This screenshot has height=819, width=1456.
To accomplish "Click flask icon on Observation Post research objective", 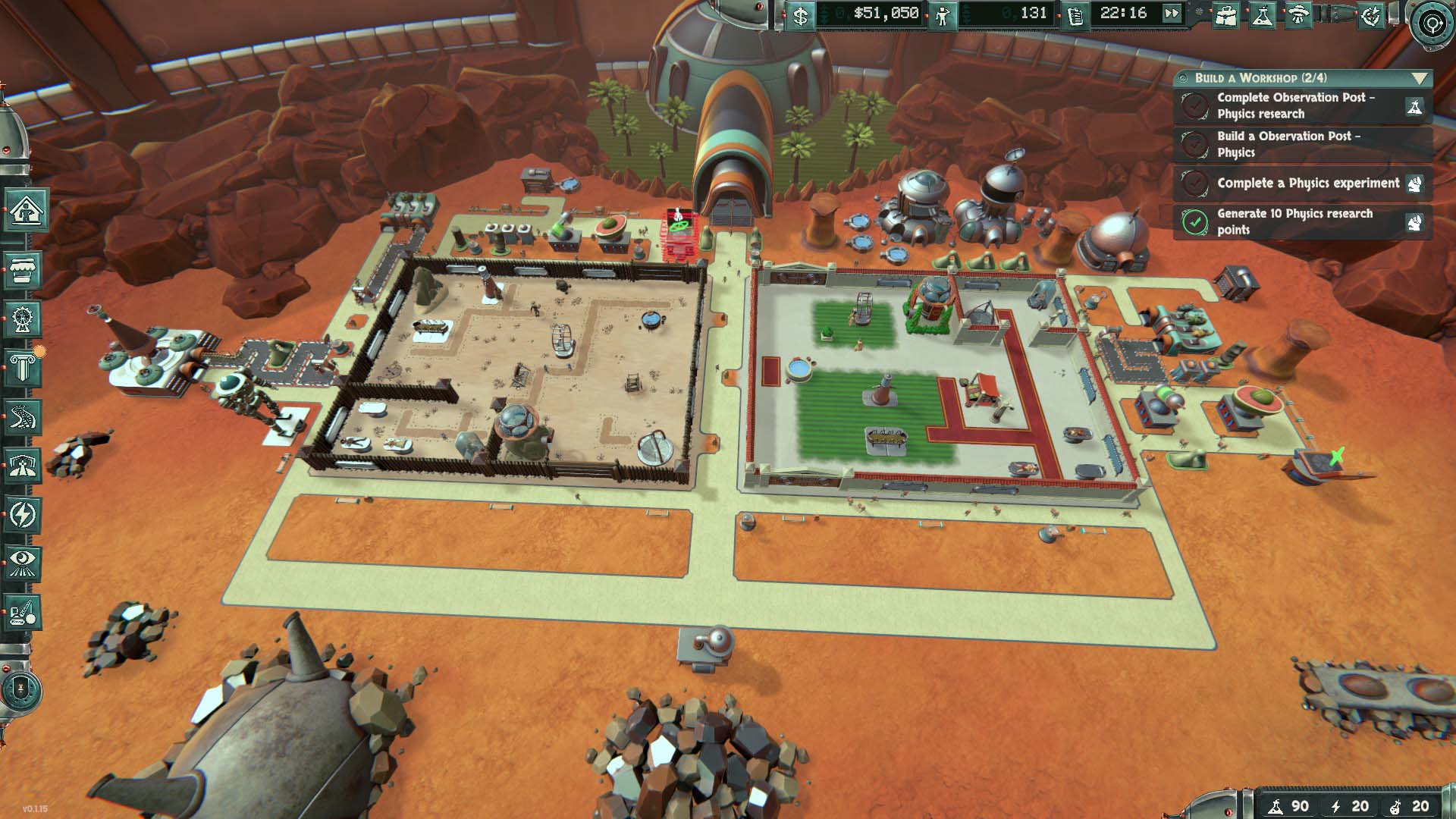I will coord(1414,107).
